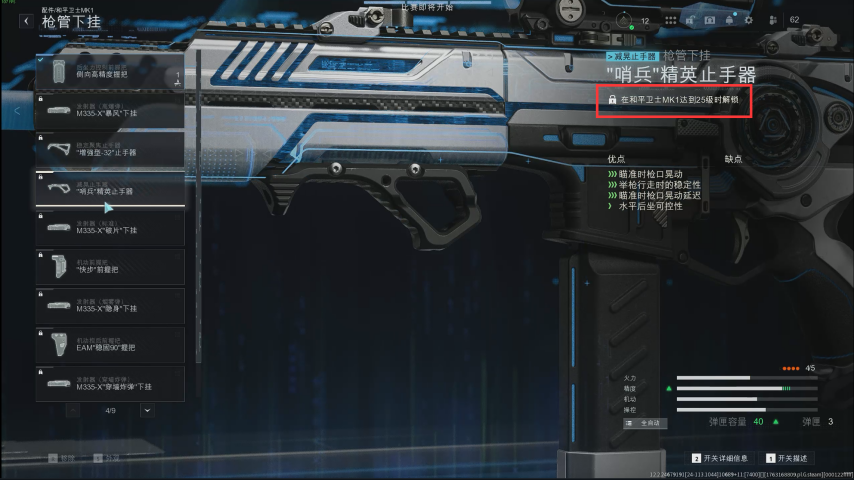
Task: Select the "增强垫-32"止手器 attachment
Action: (x=110, y=150)
